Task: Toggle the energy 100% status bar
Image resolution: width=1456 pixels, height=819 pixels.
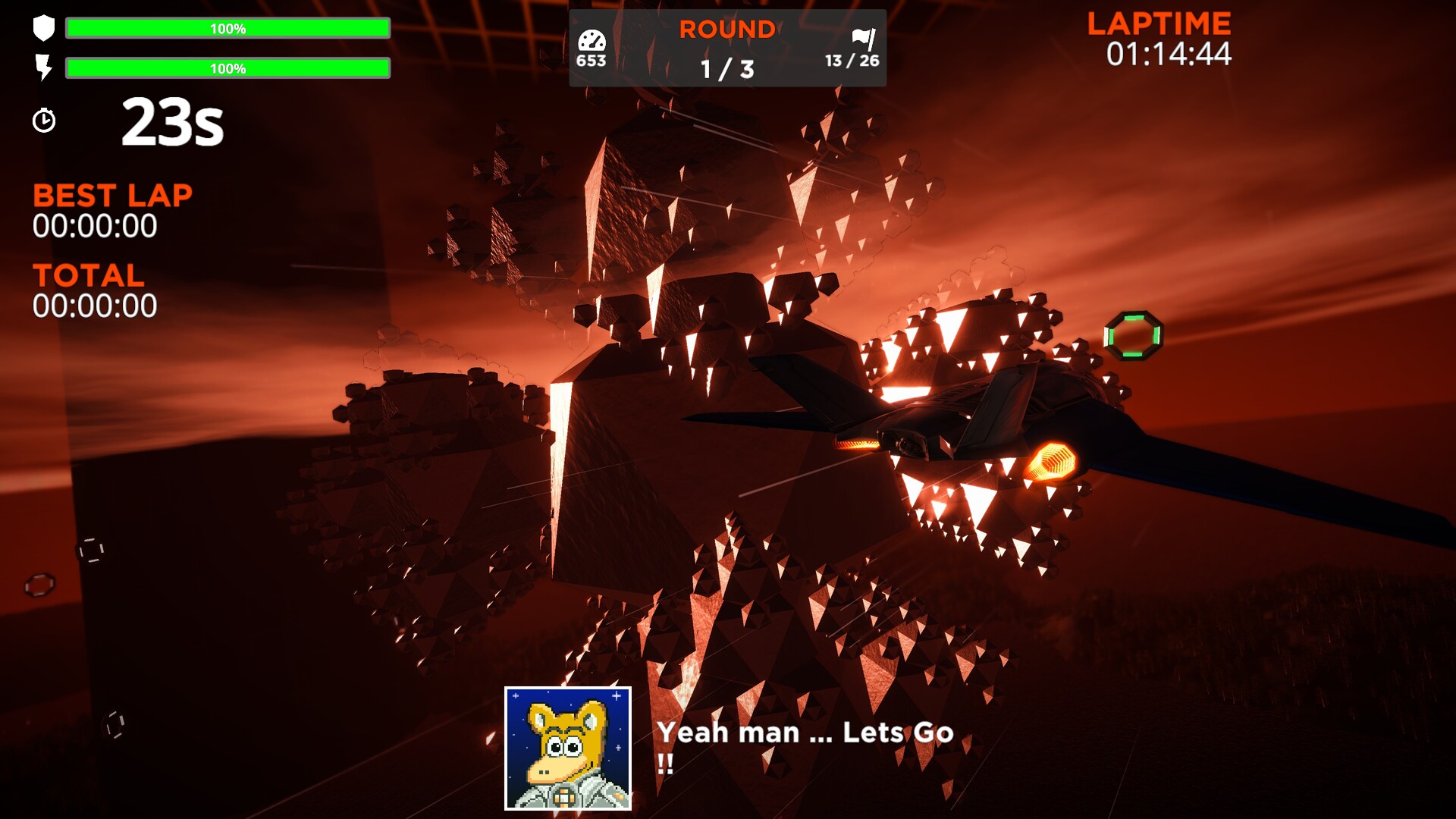Action: click(x=227, y=69)
